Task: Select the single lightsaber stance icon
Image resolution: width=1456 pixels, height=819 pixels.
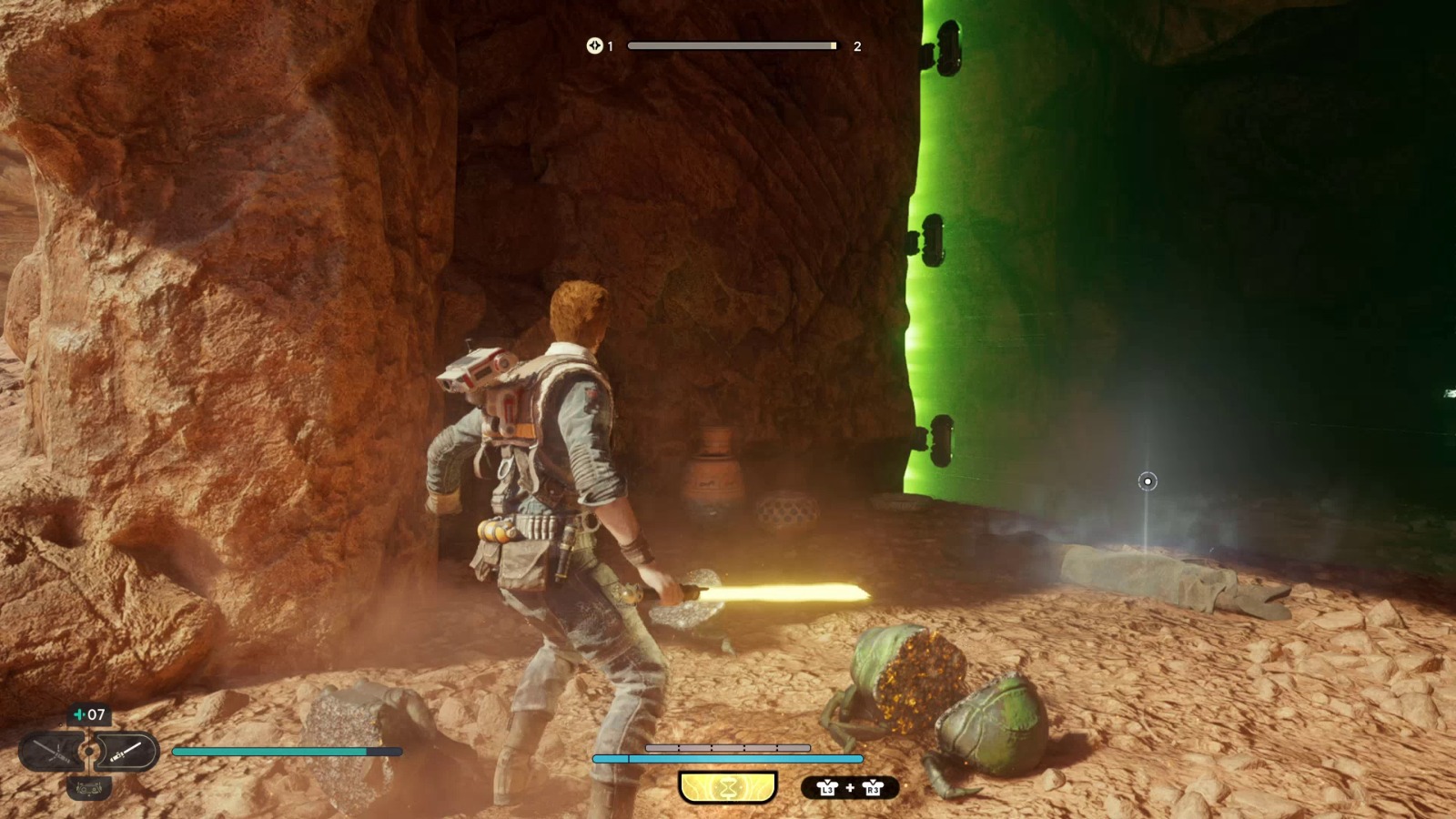Action: [x=126, y=750]
